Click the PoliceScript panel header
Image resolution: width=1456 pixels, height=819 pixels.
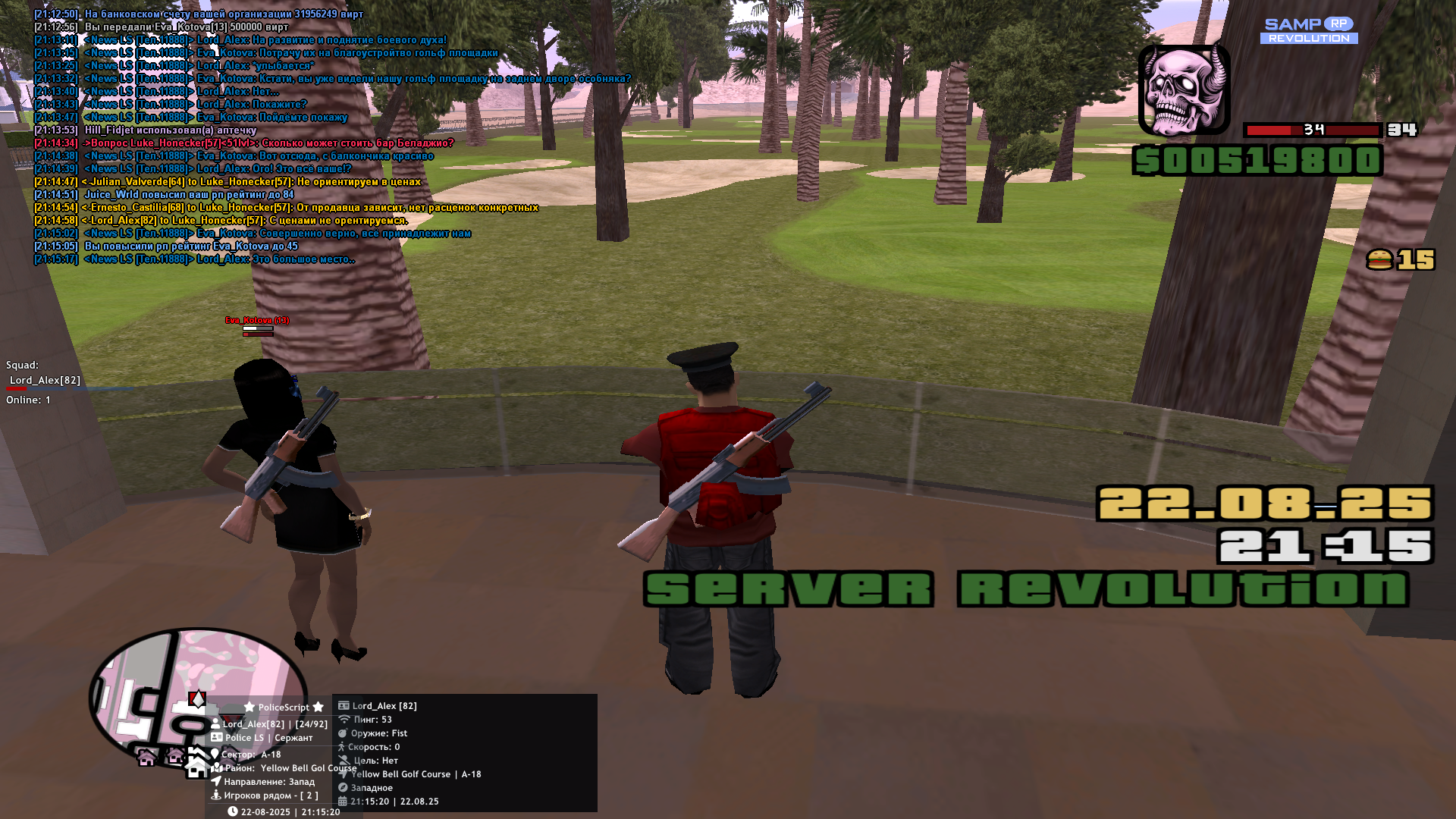click(x=284, y=707)
